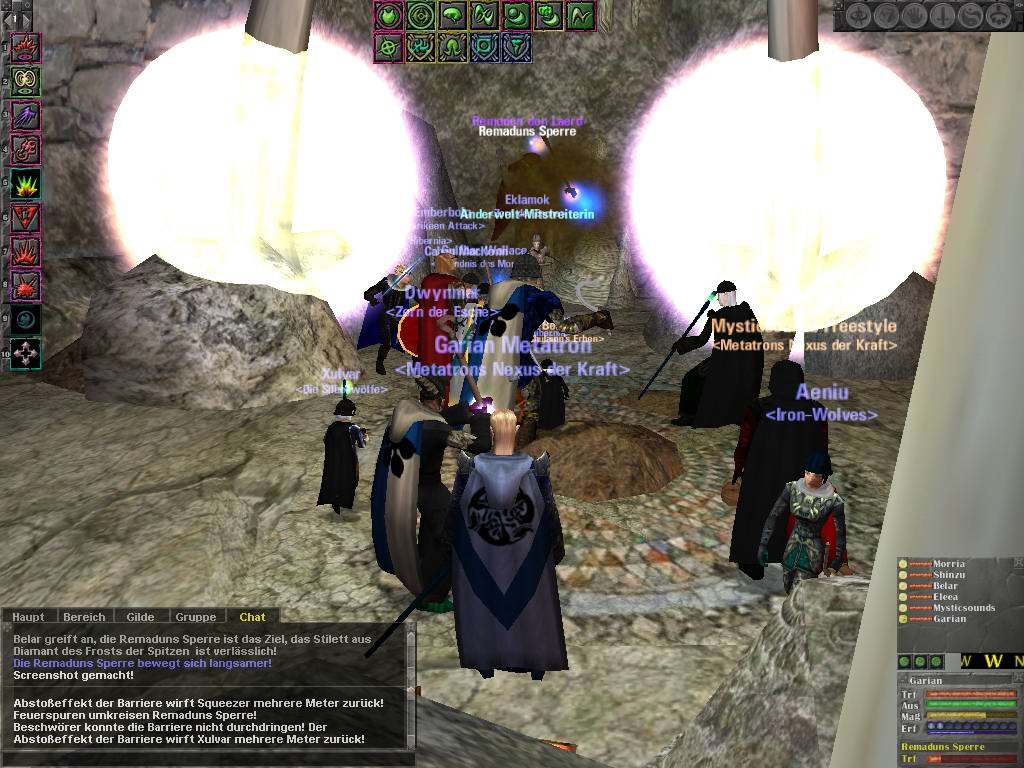Target group member Shinzu
This screenshot has height=768, width=1024.
pos(948,576)
